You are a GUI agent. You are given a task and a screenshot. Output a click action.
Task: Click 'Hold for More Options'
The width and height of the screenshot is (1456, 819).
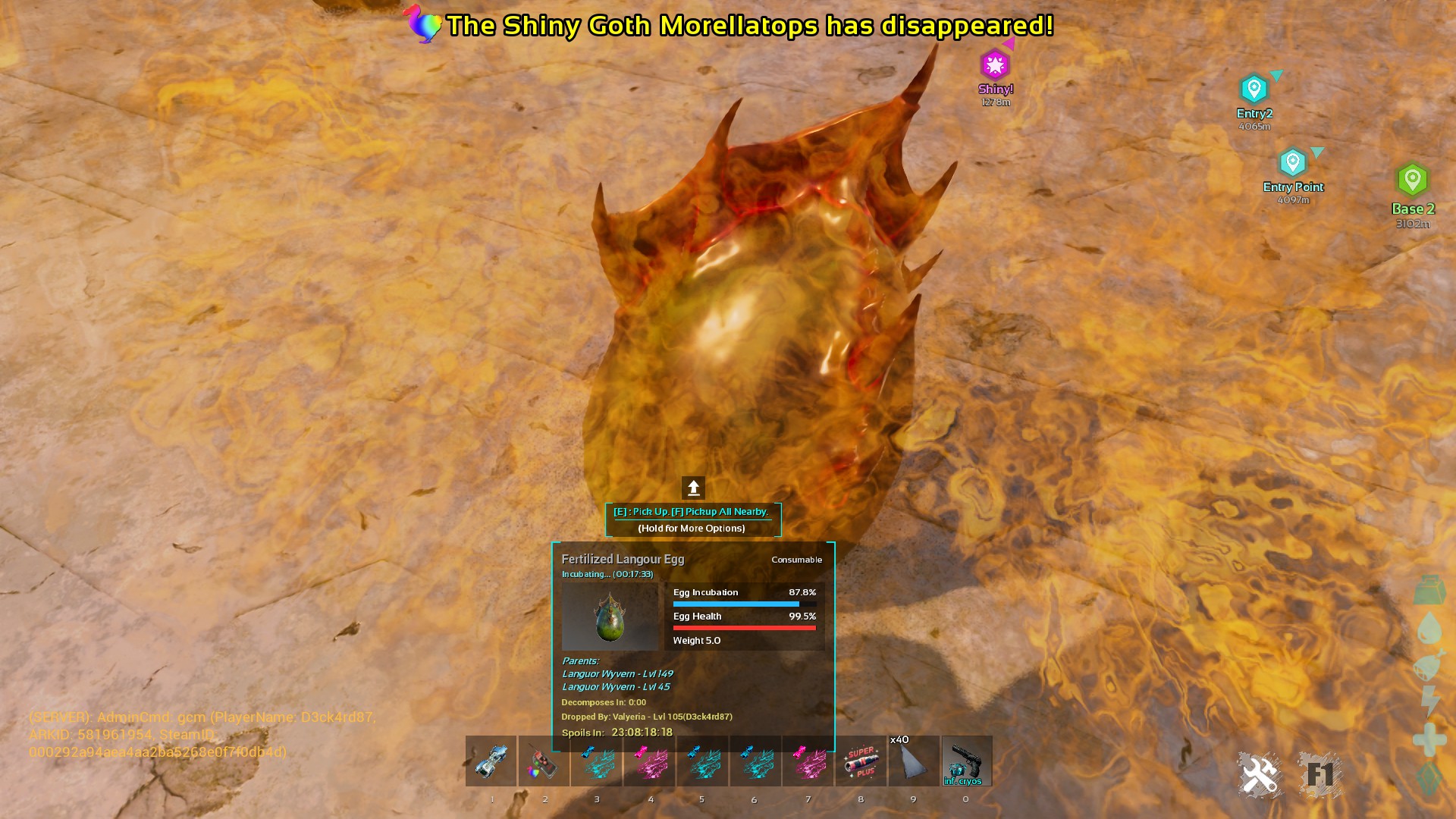(x=692, y=528)
